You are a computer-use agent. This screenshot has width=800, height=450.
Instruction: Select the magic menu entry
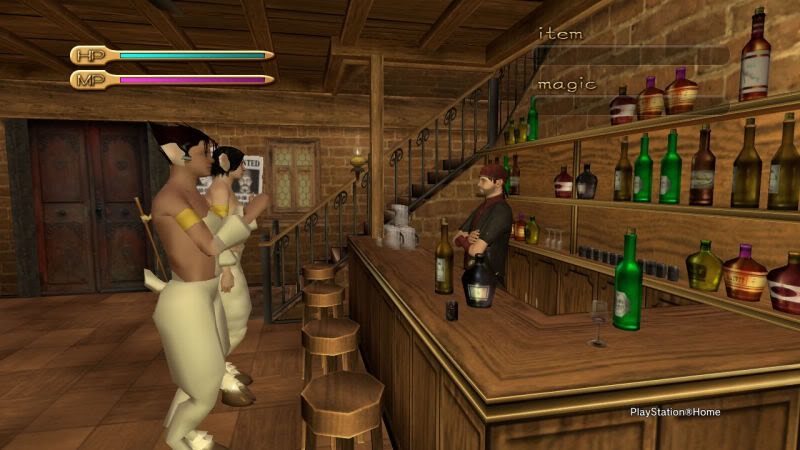[567, 84]
